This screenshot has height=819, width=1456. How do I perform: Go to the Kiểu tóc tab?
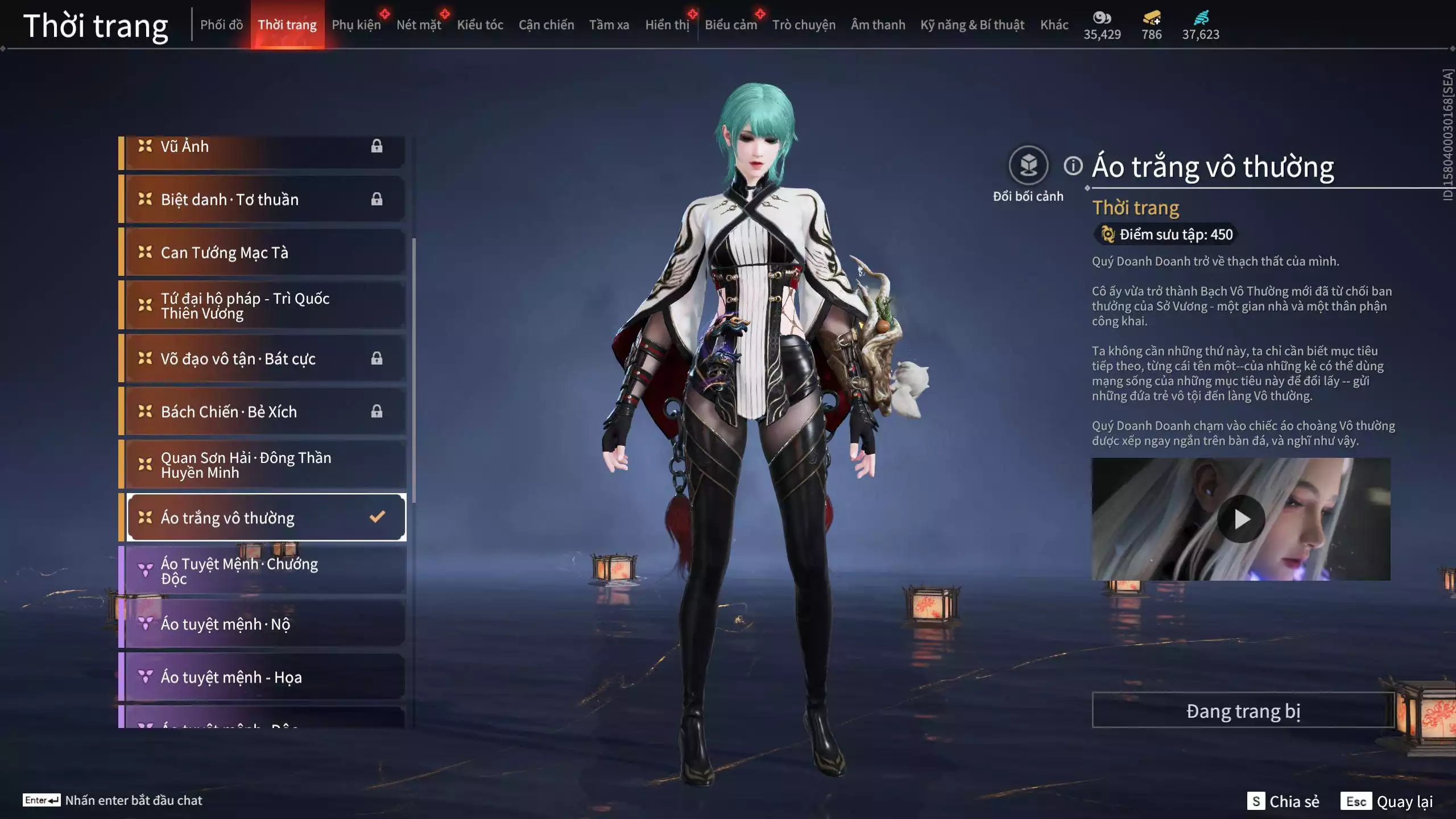(x=480, y=25)
